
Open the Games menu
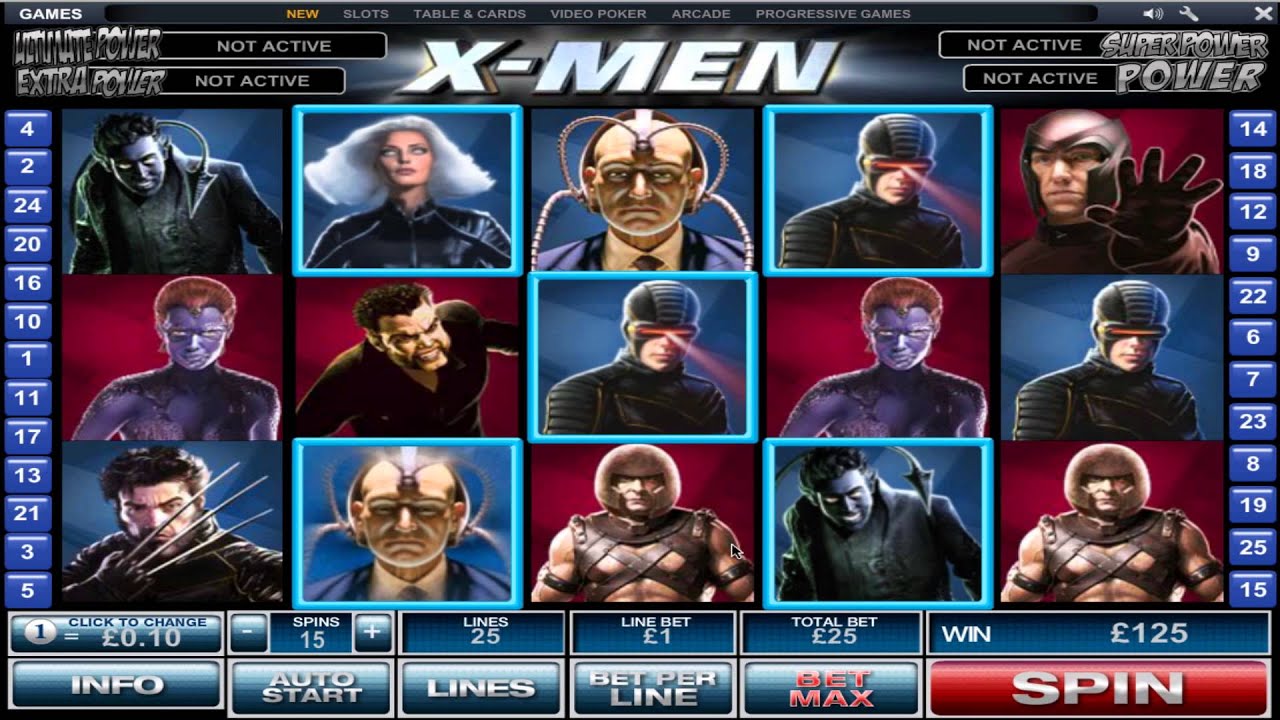[48, 13]
